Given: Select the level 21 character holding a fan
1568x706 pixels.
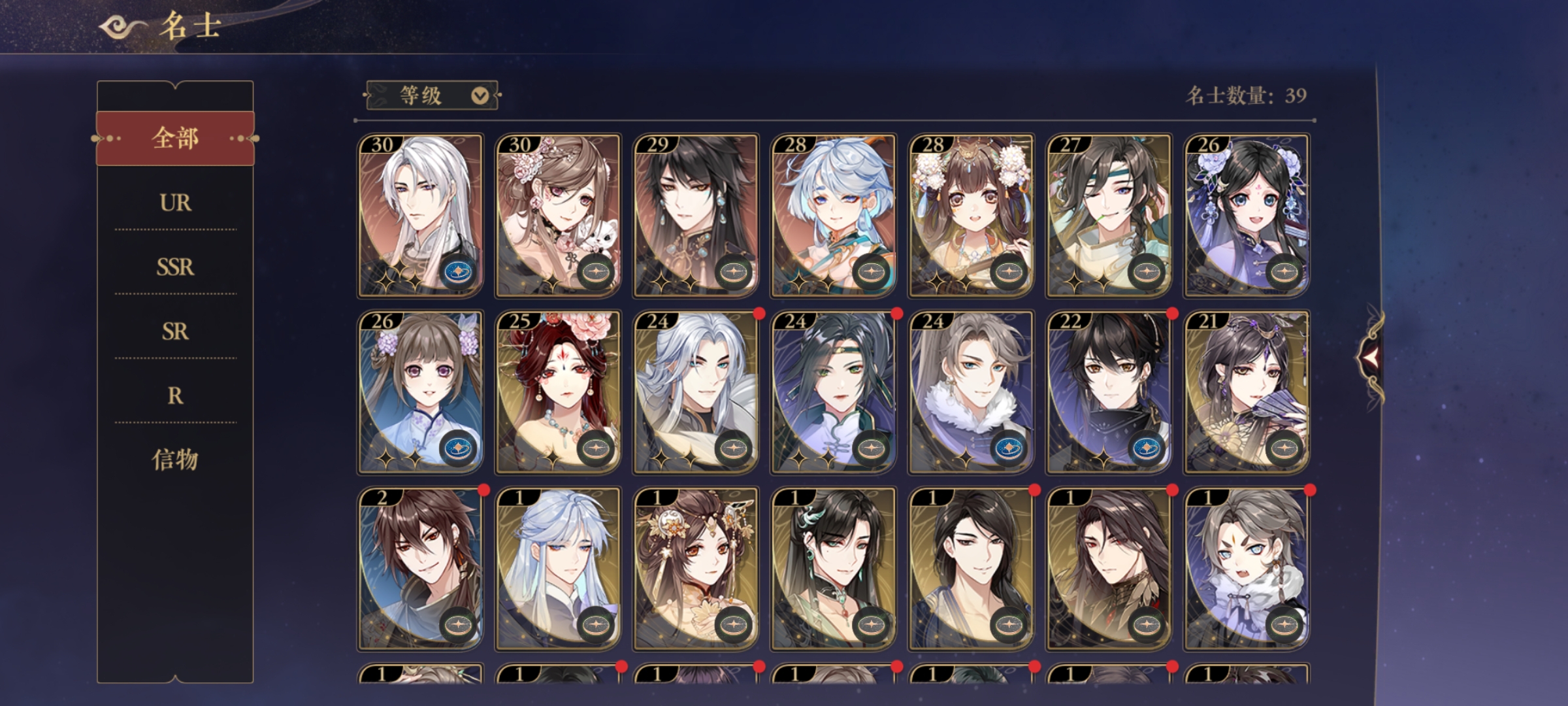Looking at the screenshot, I should point(1247,392).
